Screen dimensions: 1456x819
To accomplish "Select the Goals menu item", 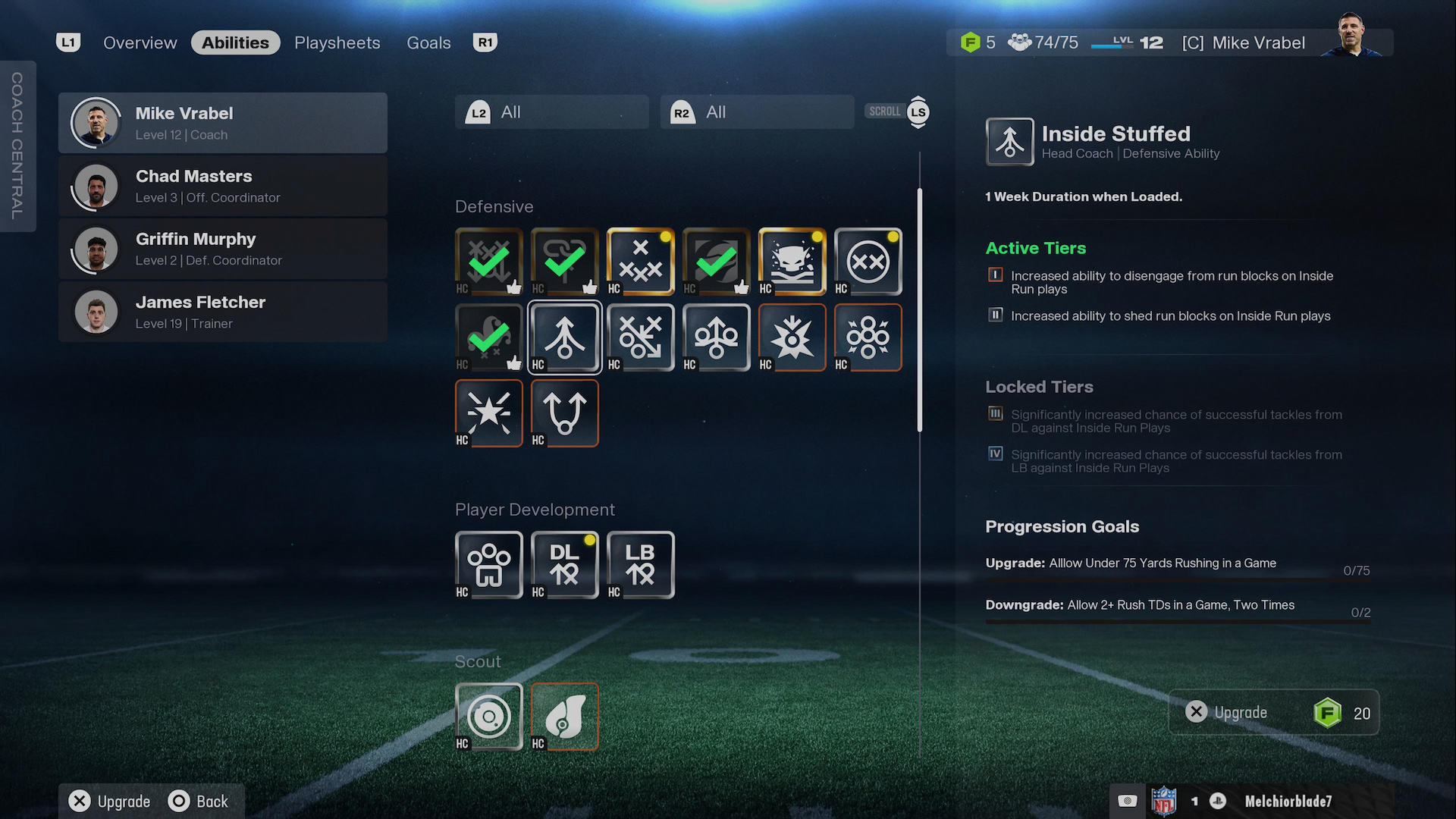I will click(428, 42).
